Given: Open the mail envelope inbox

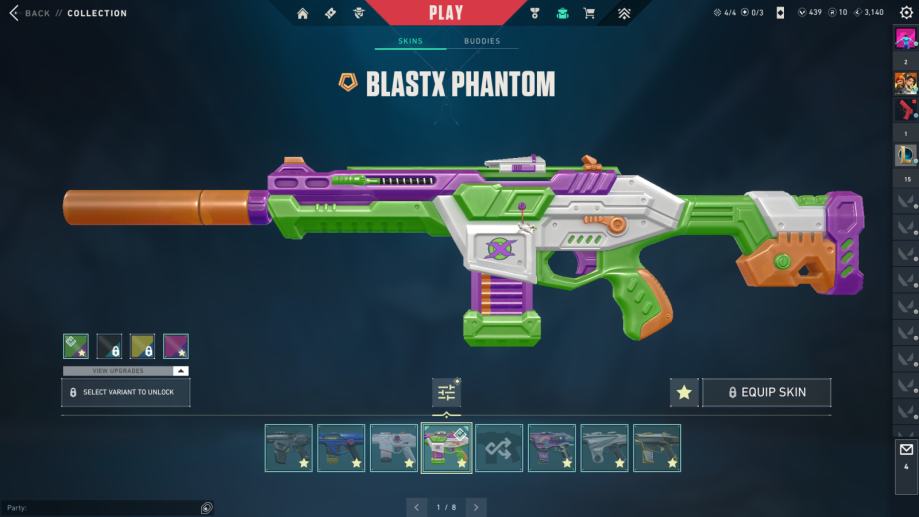Looking at the screenshot, I should click(906, 450).
